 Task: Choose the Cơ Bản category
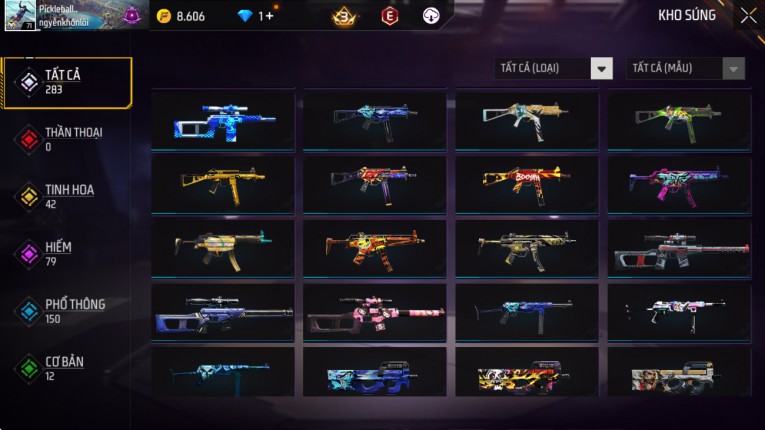66,367
